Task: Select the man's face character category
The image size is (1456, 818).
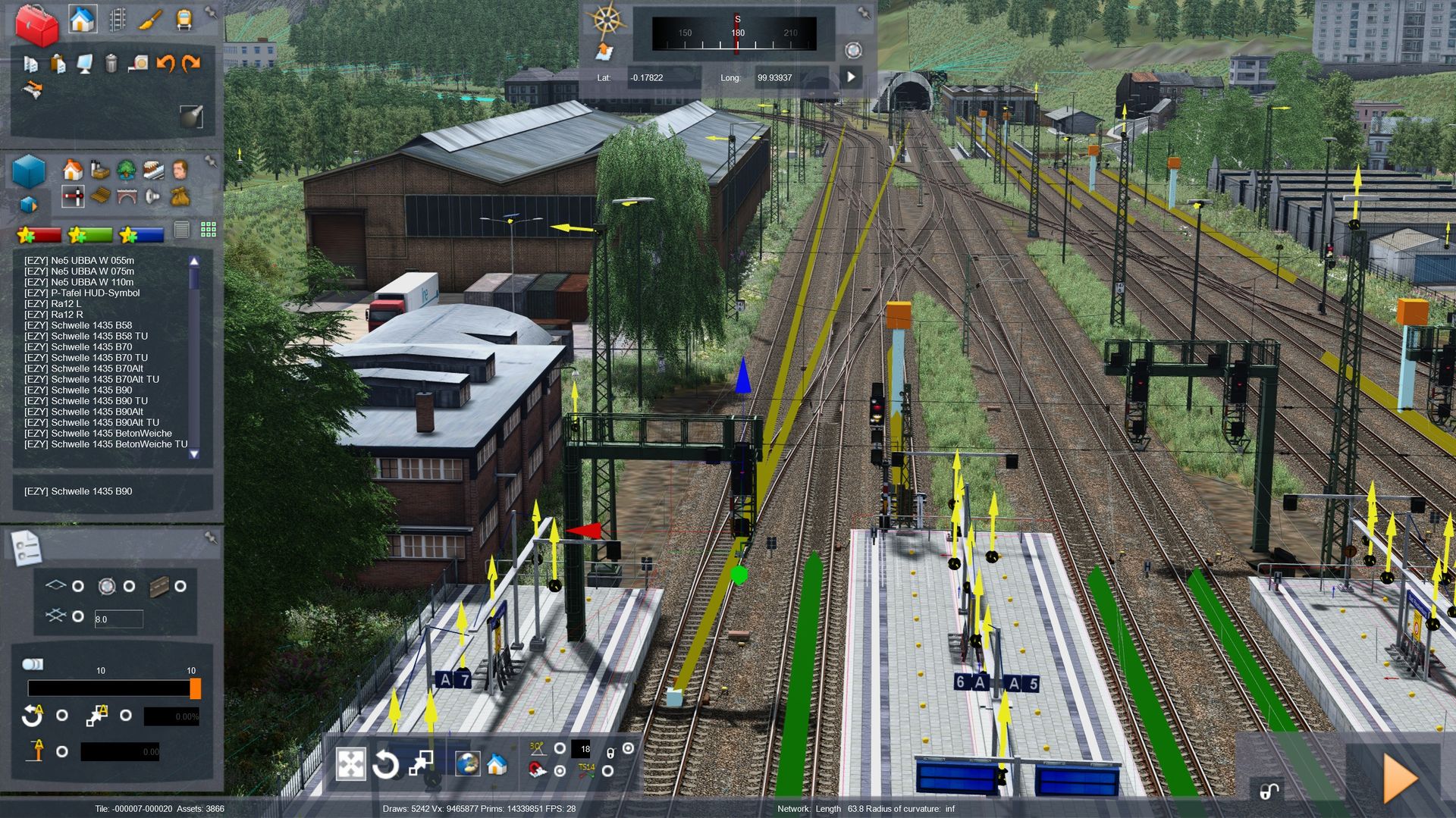Action: pos(180,169)
